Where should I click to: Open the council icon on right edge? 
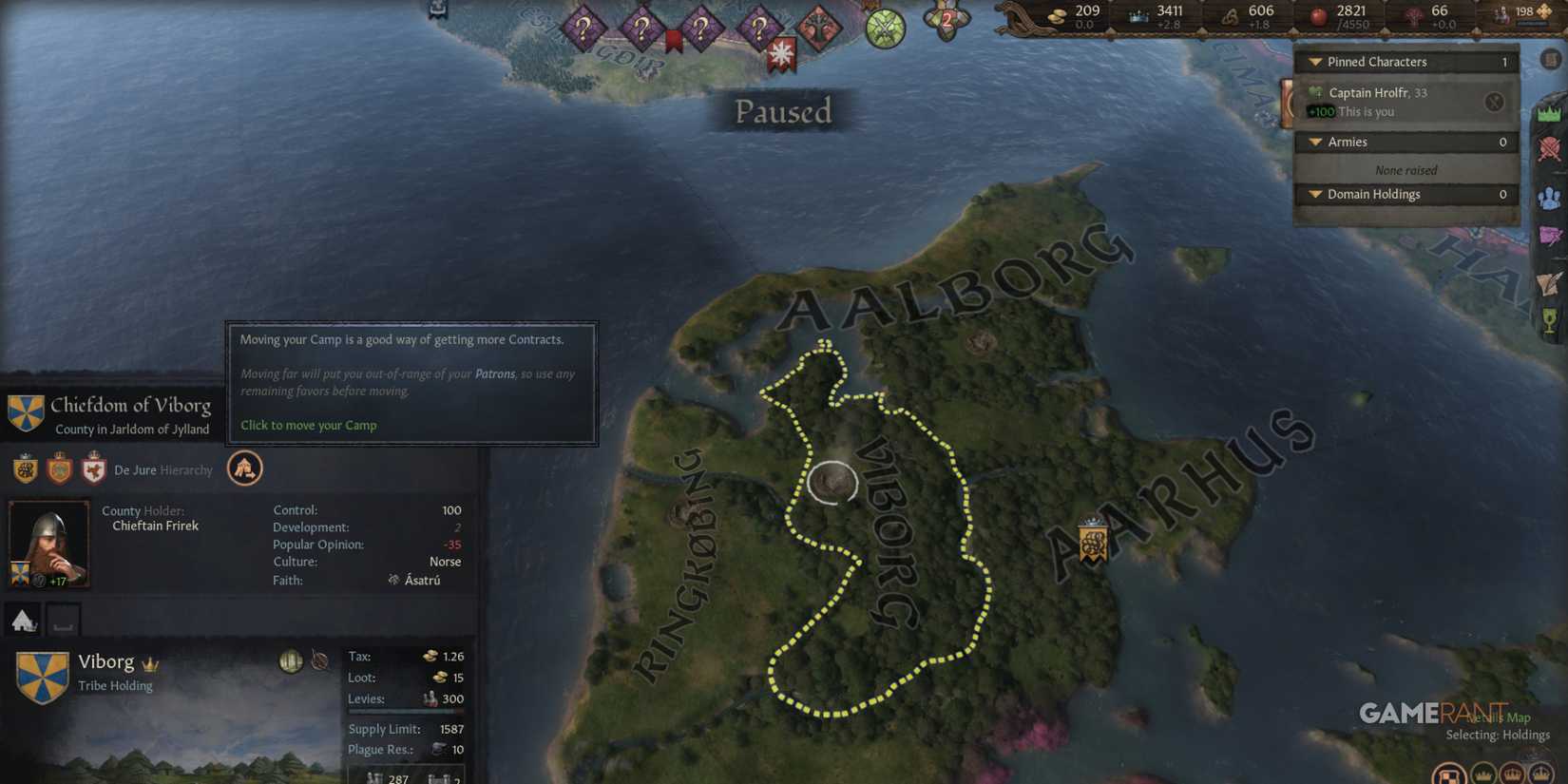pos(1549,200)
